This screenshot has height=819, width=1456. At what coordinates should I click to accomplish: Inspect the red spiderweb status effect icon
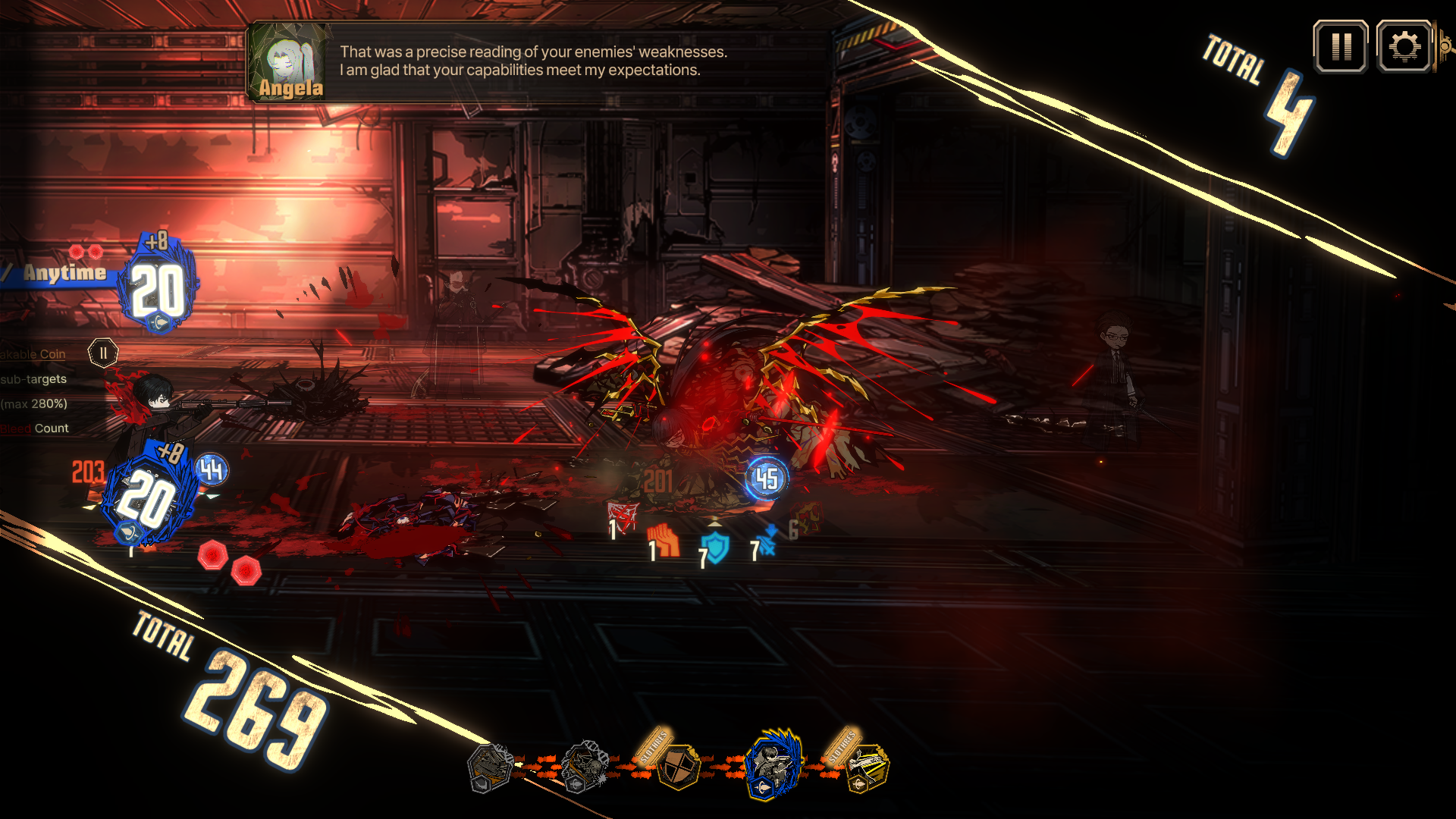tap(624, 516)
